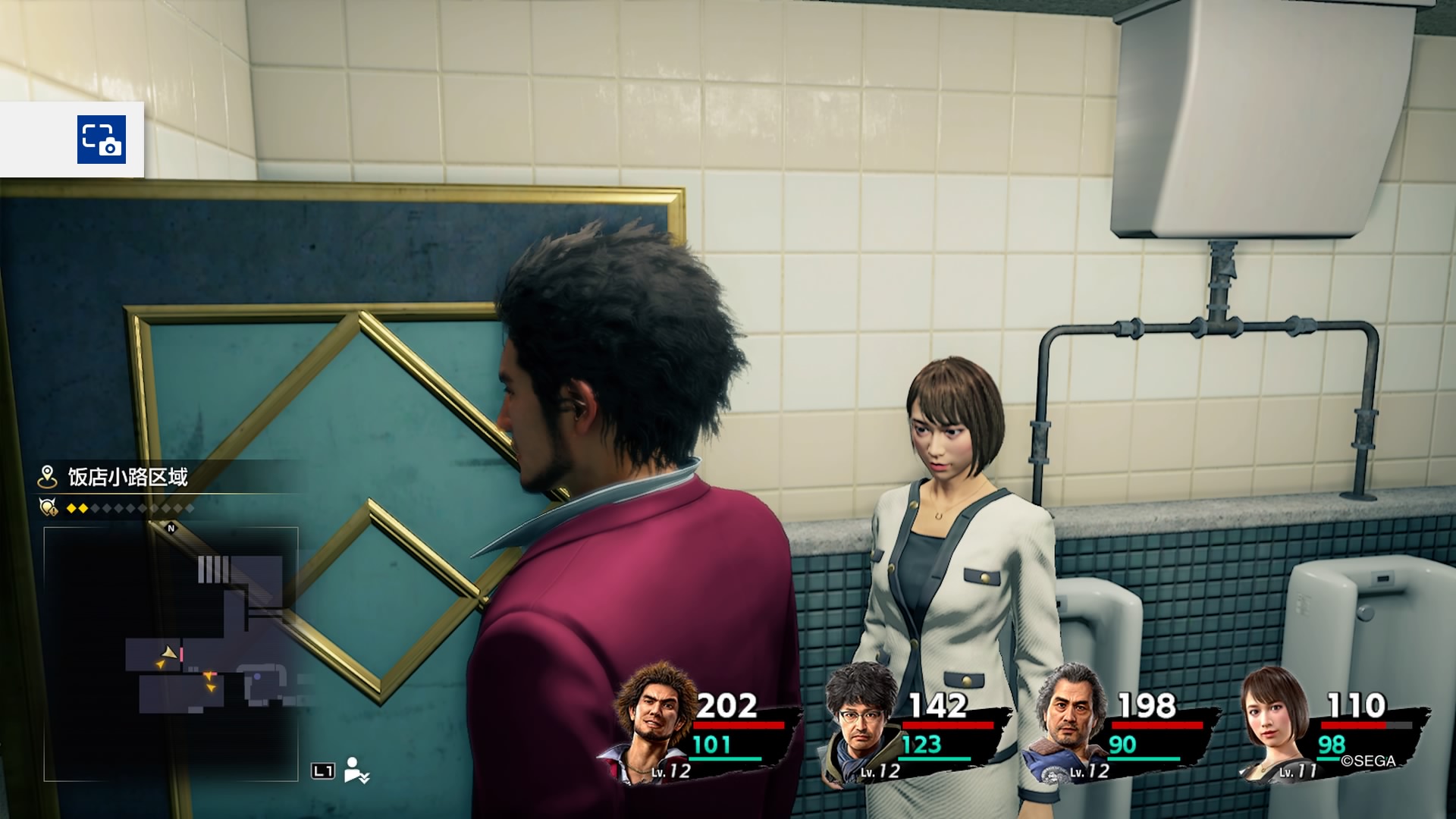
Task: Choose the gray-haired party member portrait
Action: click(x=1069, y=720)
